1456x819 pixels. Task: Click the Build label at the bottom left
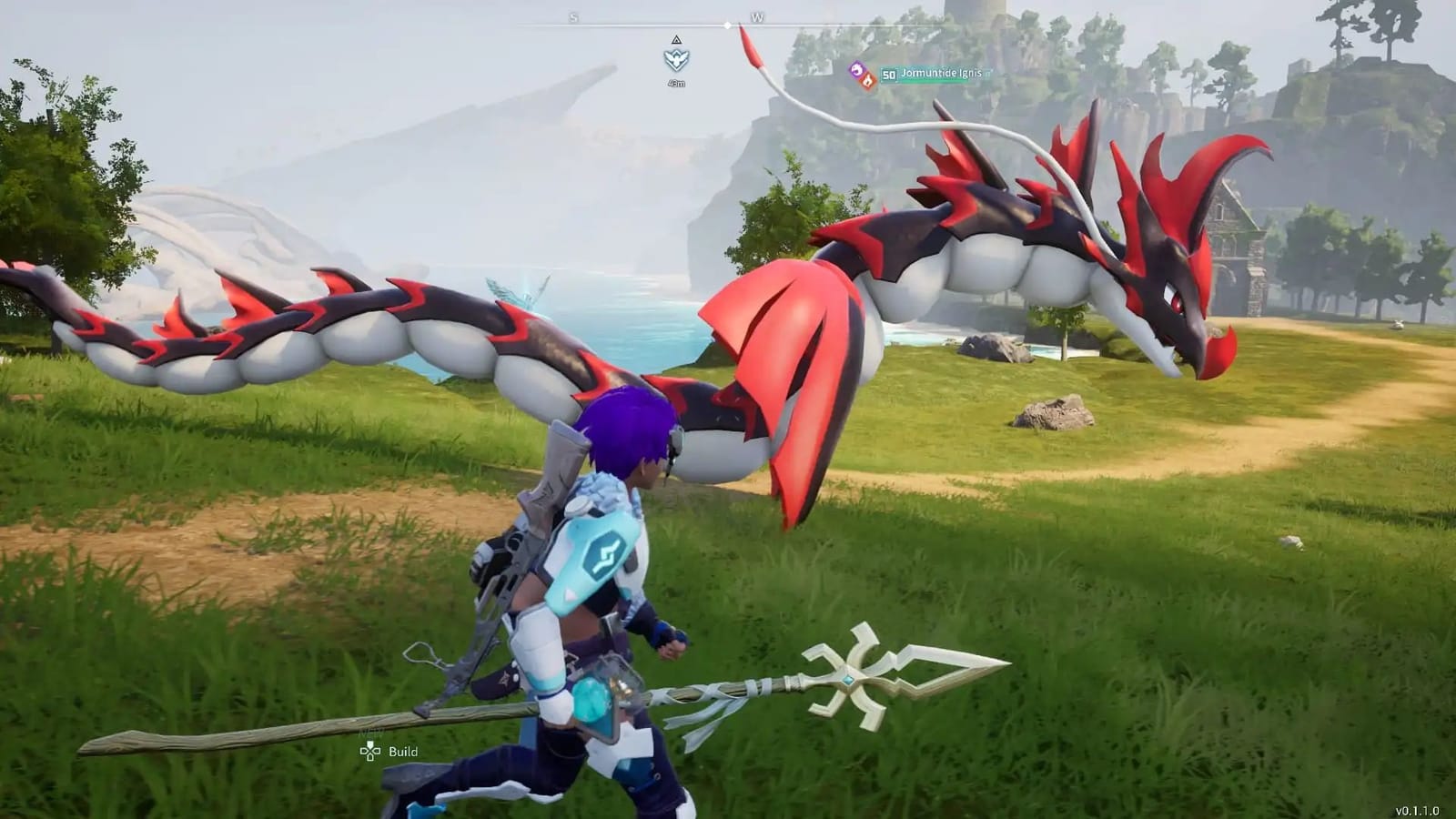(403, 752)
